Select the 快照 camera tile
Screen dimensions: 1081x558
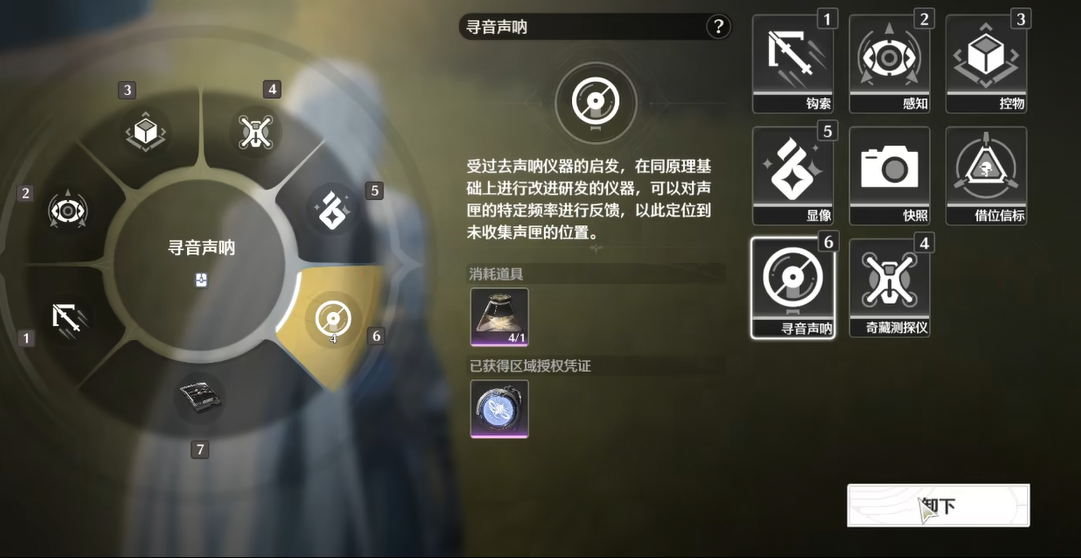pos(889,174)
